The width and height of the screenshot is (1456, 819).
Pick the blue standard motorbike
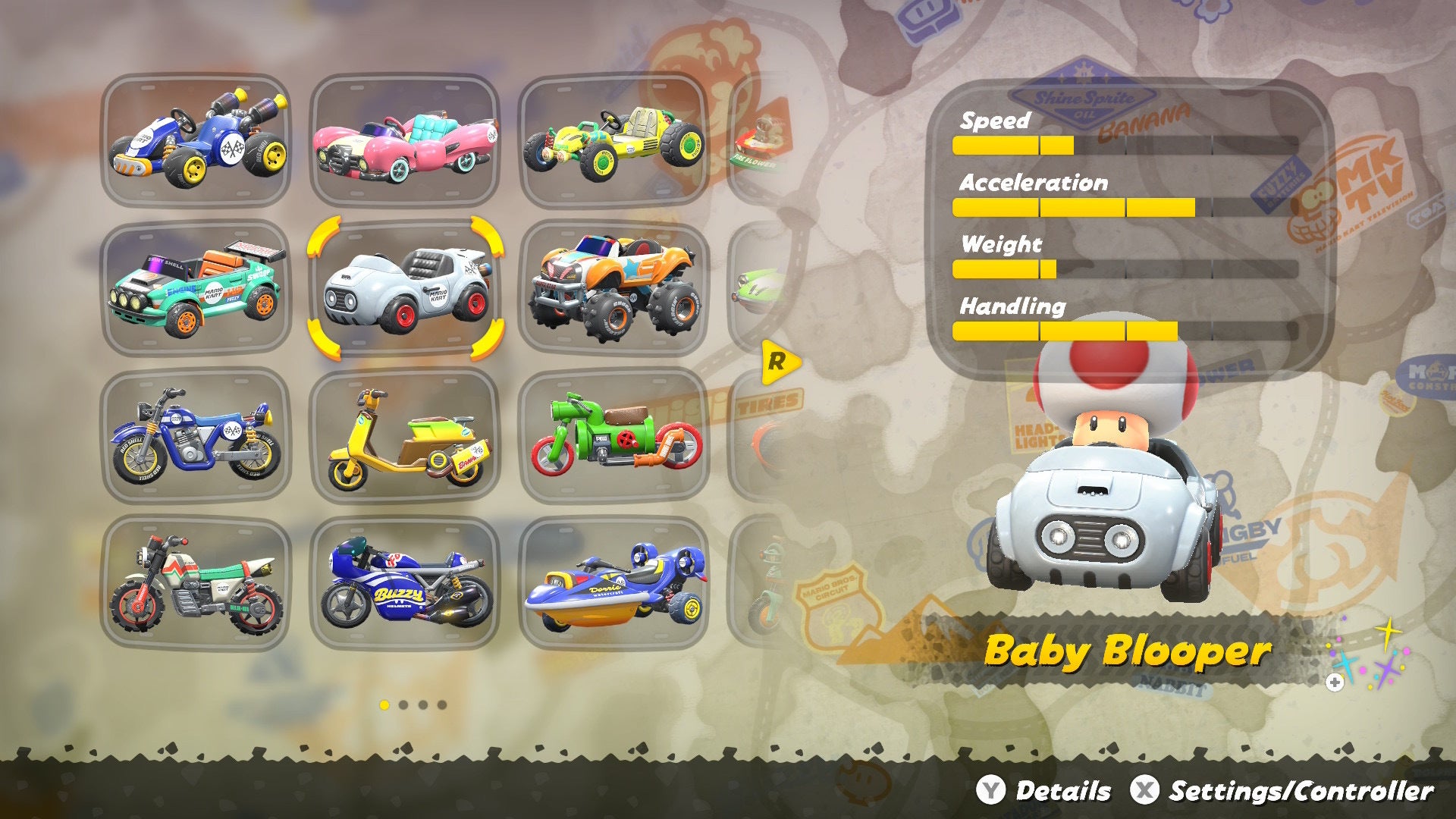[x=196, y=436]
